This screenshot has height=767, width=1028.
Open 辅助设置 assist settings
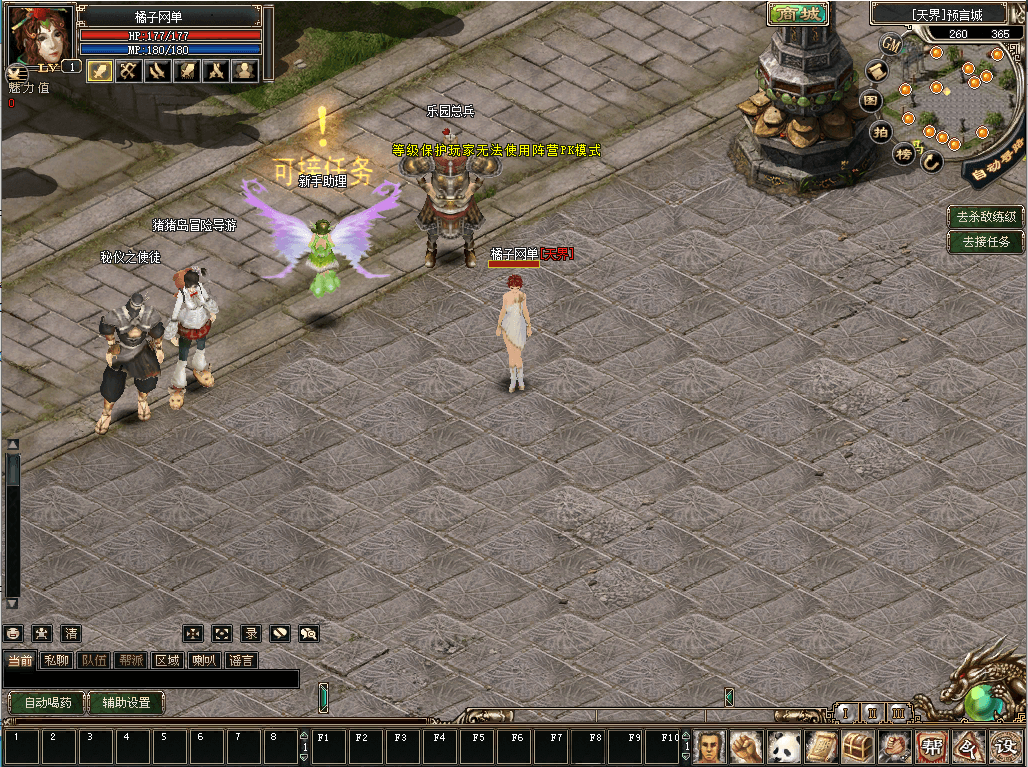tap(126, 703)
